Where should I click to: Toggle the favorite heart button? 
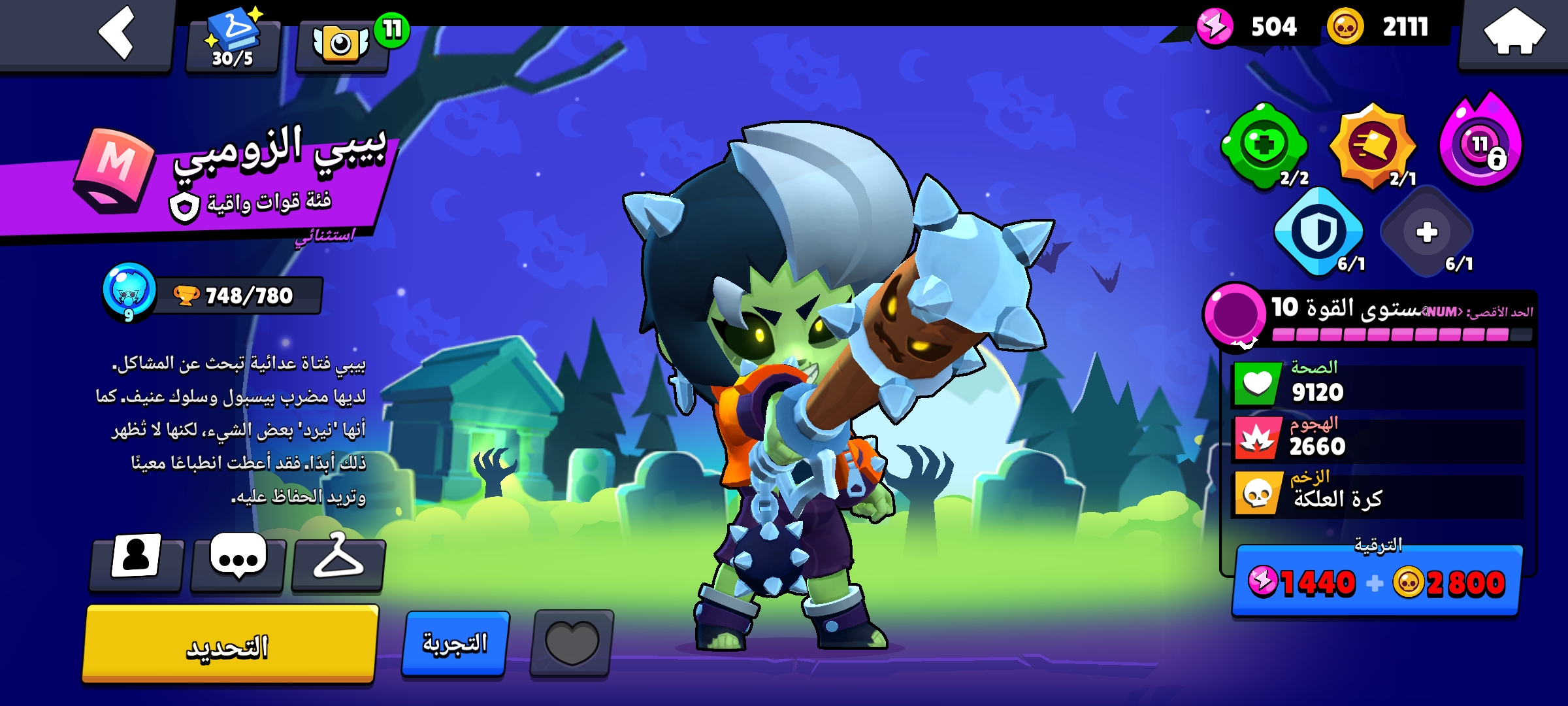click(x=572, y=644)
